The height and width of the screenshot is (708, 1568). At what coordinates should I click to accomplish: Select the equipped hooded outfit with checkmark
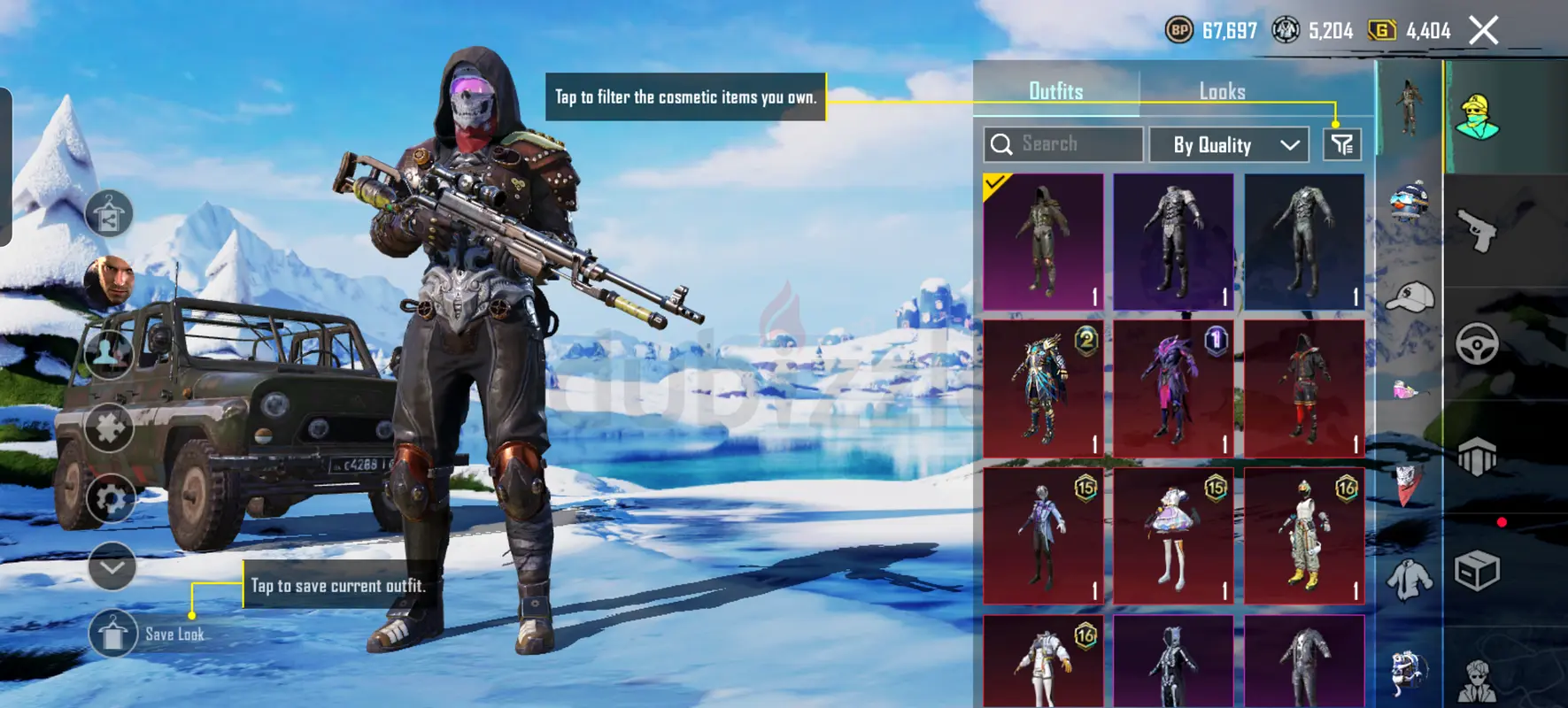pos(1044,241)
